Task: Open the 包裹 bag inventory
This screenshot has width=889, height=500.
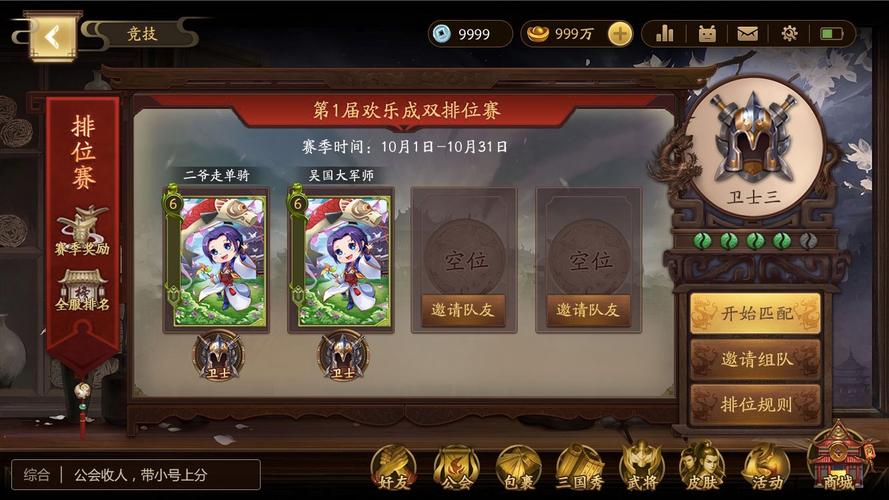Action: pyautogui.click(x=518, y=468)
